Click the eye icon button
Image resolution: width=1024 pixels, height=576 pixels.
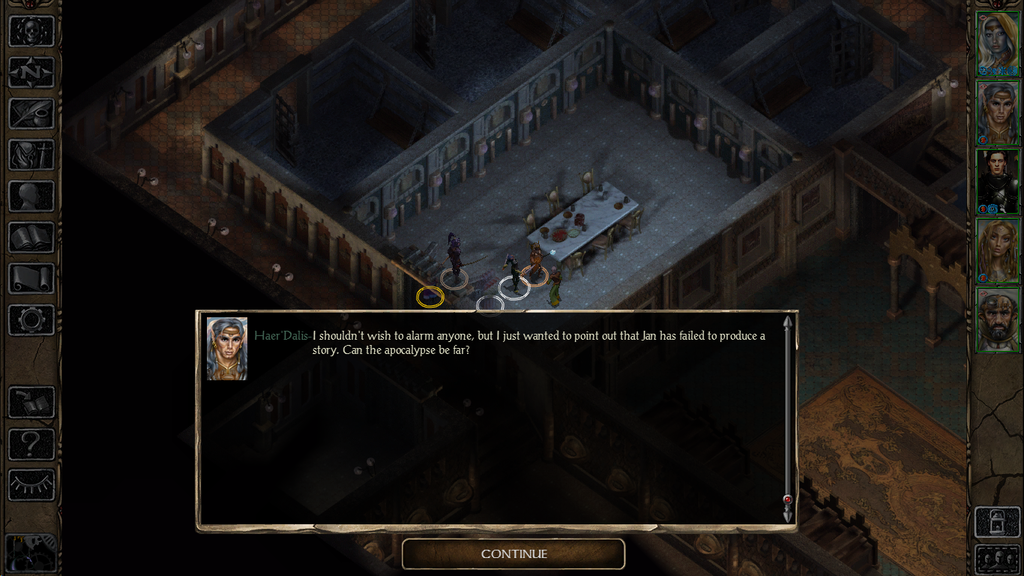click(31, 485)
